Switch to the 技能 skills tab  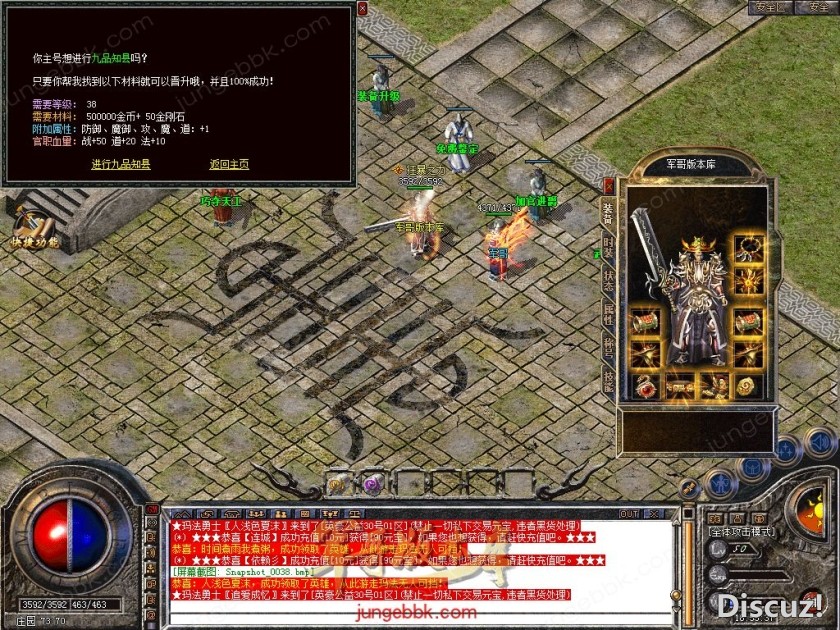tap(608, 379)
